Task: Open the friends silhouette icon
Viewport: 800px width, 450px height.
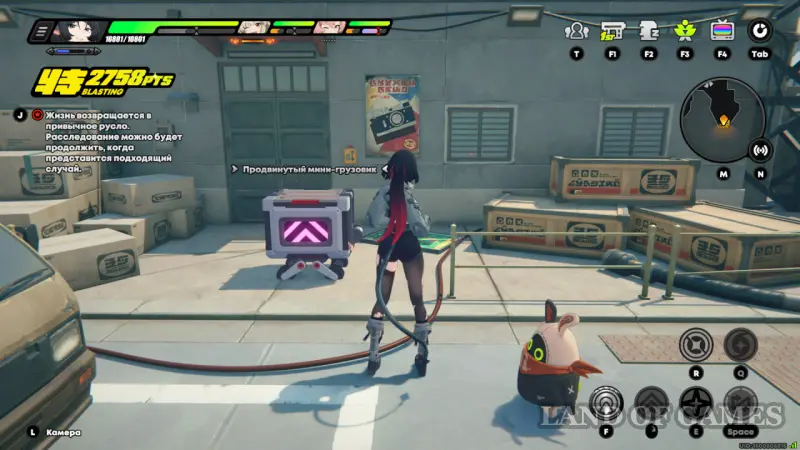Action: 576,31
